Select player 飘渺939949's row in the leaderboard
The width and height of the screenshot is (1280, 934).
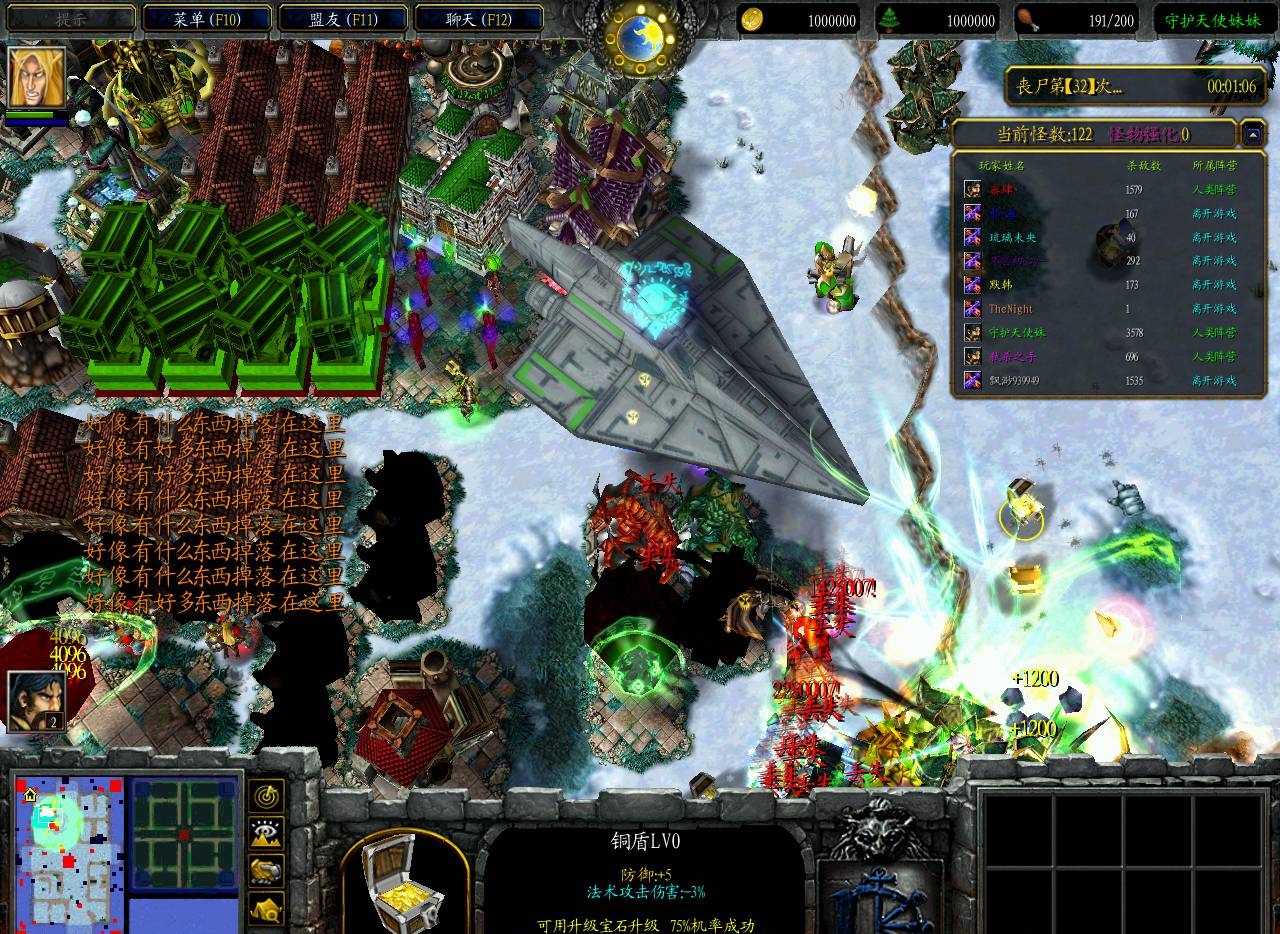[x=1100, y=381]
